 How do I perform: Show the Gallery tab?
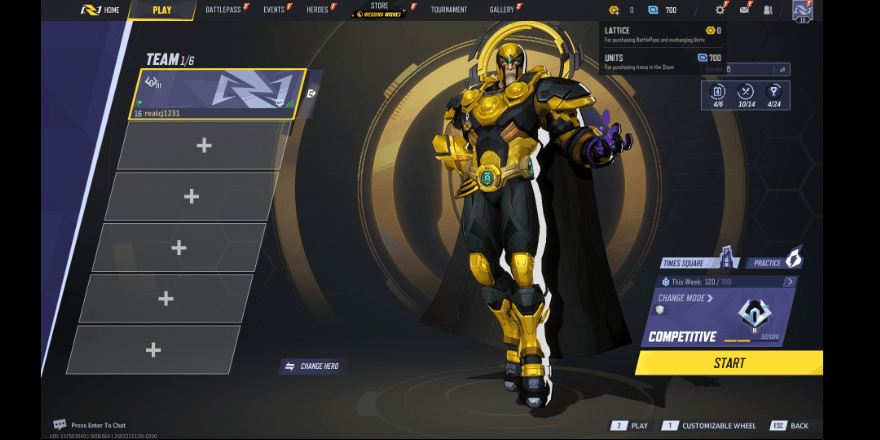point(504,10)
